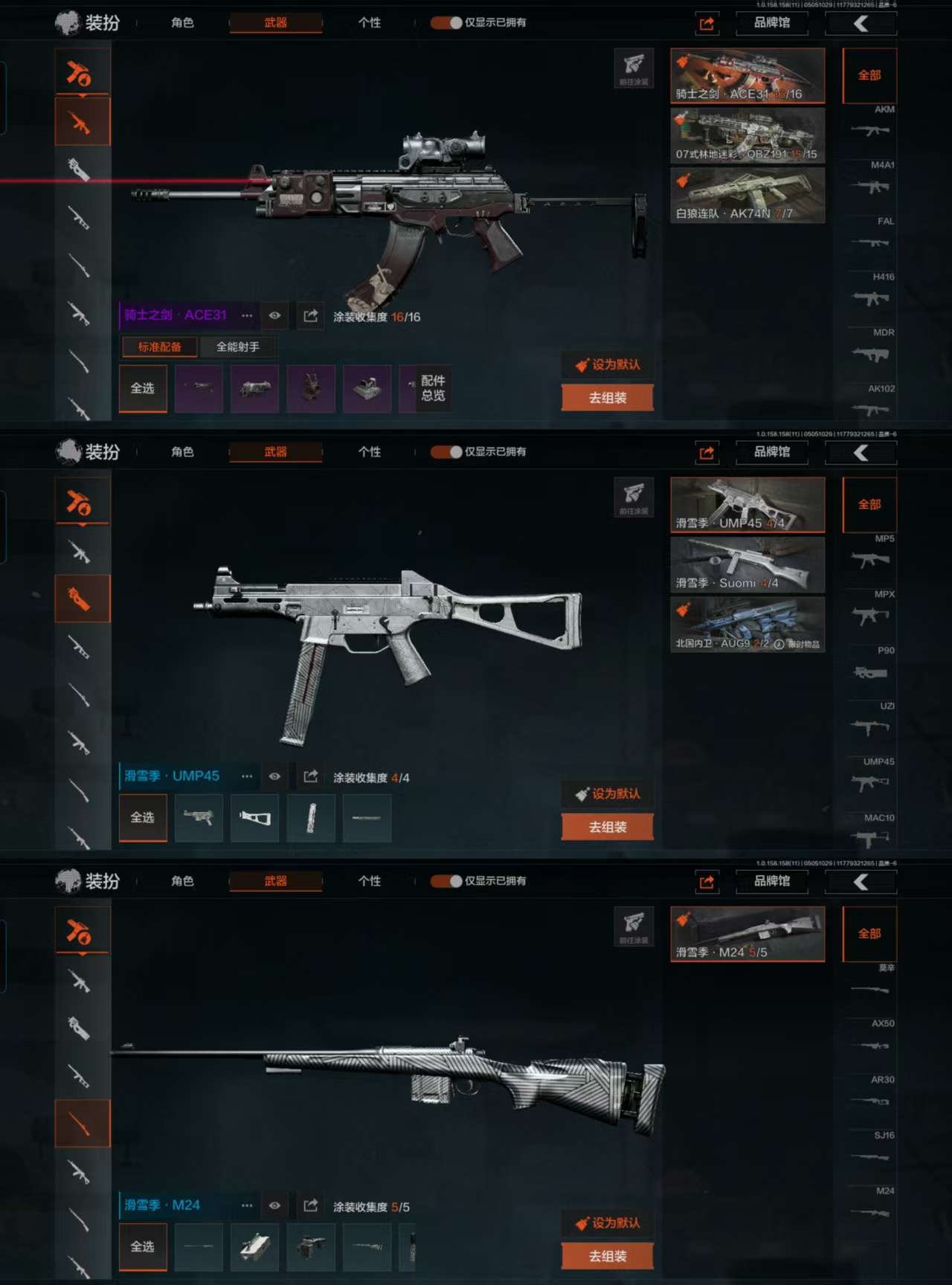952x1285 pixels.
Task: Pick the P90 weapon entry
Action: 870,665
